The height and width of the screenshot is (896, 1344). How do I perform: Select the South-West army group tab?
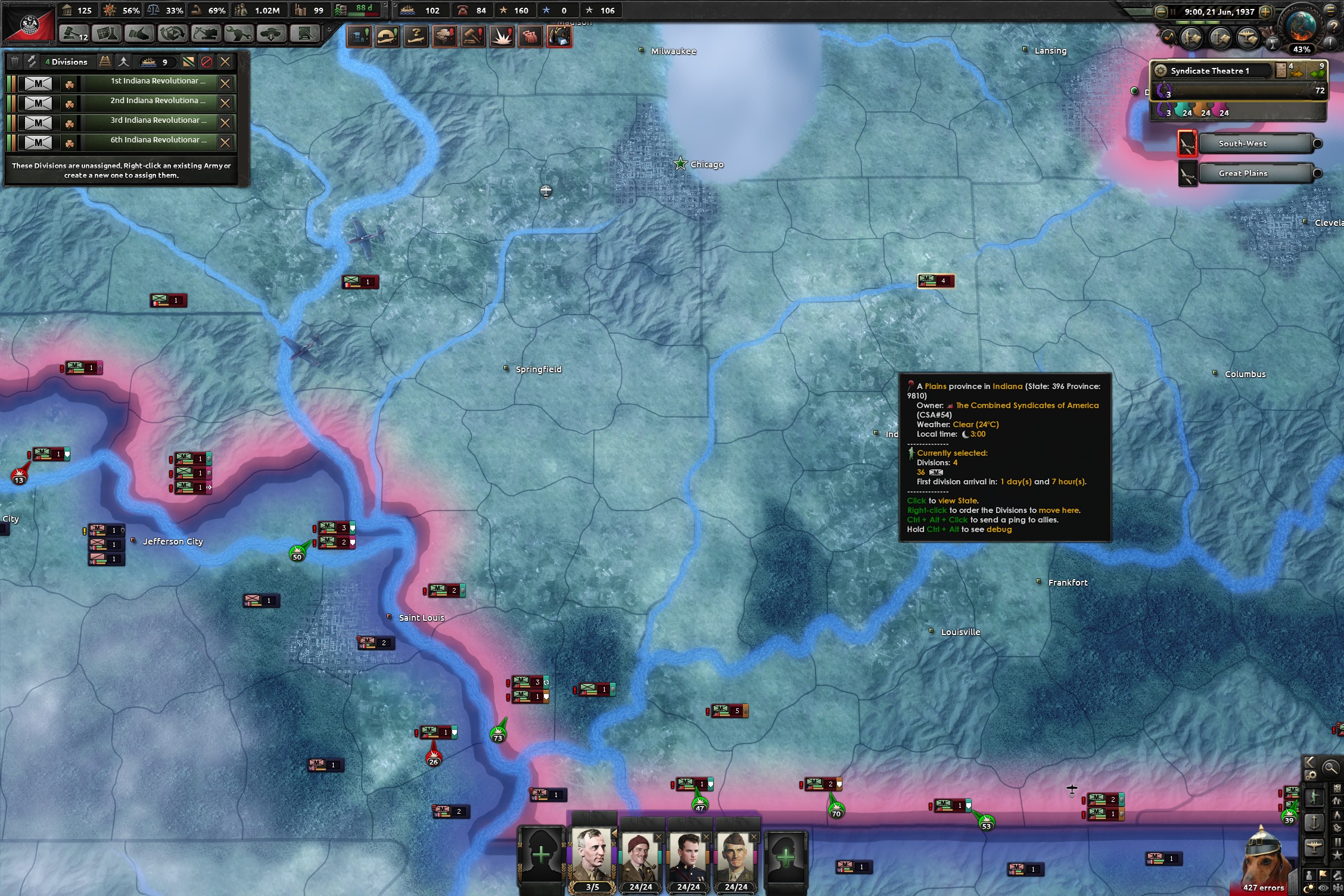[x=1243, y=143]
